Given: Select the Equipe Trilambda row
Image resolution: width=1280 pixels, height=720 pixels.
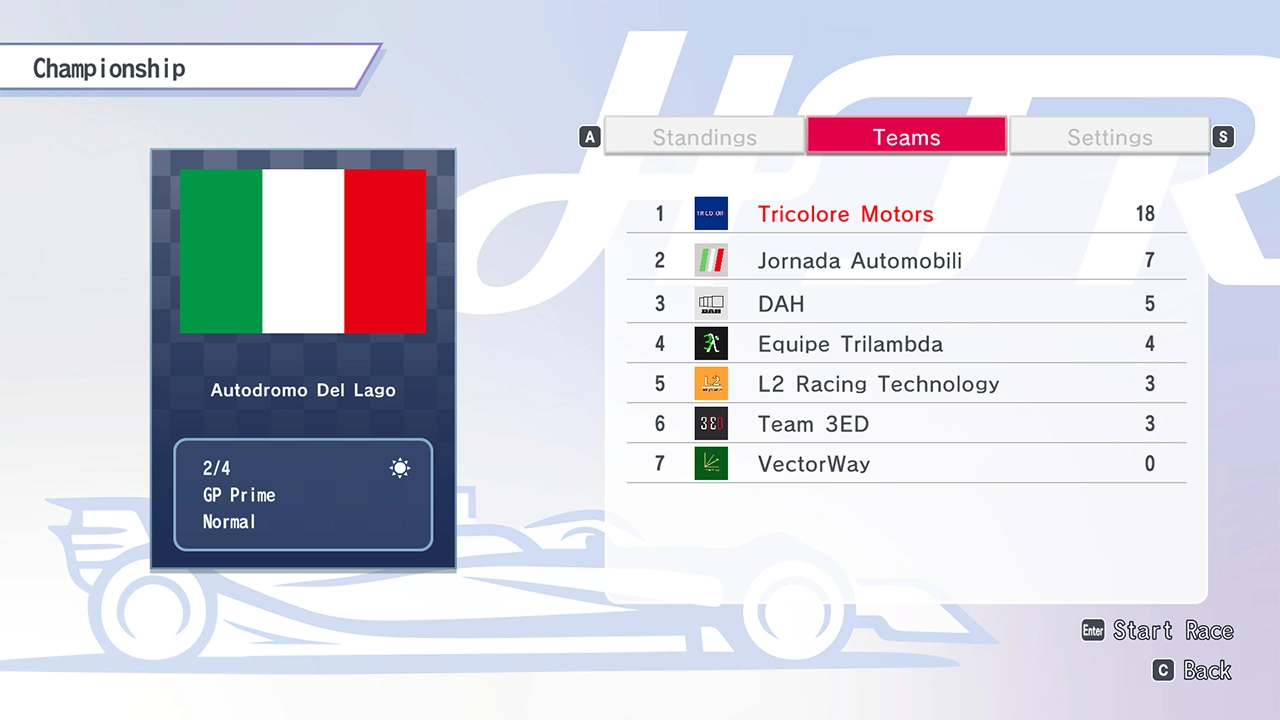Looking at the screenshot, I should (905, 344).
